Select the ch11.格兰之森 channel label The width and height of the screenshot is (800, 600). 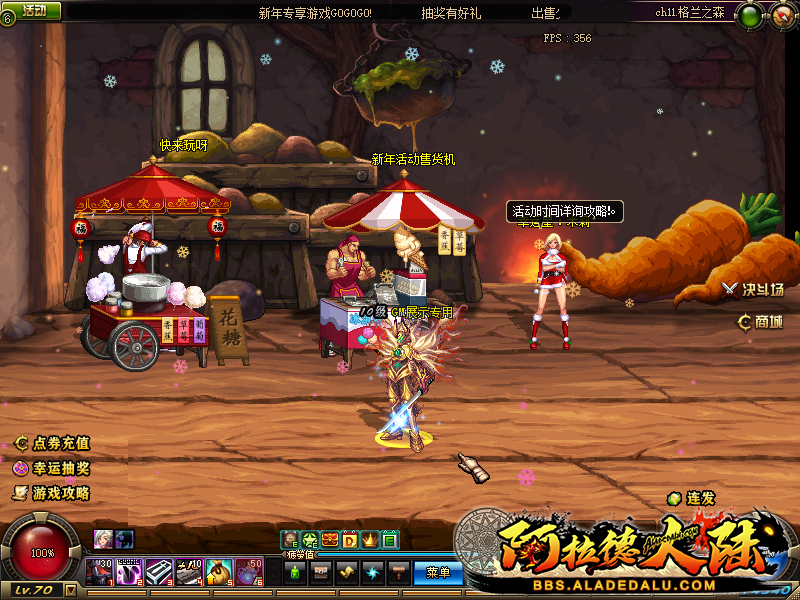point(691,13)
